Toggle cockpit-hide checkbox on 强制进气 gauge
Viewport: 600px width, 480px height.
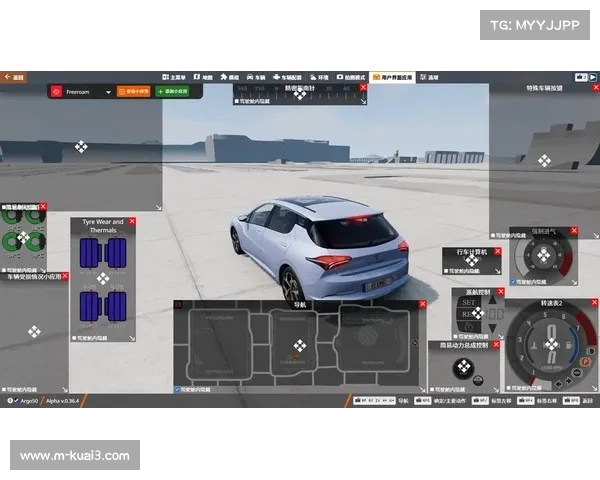[x=514, y=282]
